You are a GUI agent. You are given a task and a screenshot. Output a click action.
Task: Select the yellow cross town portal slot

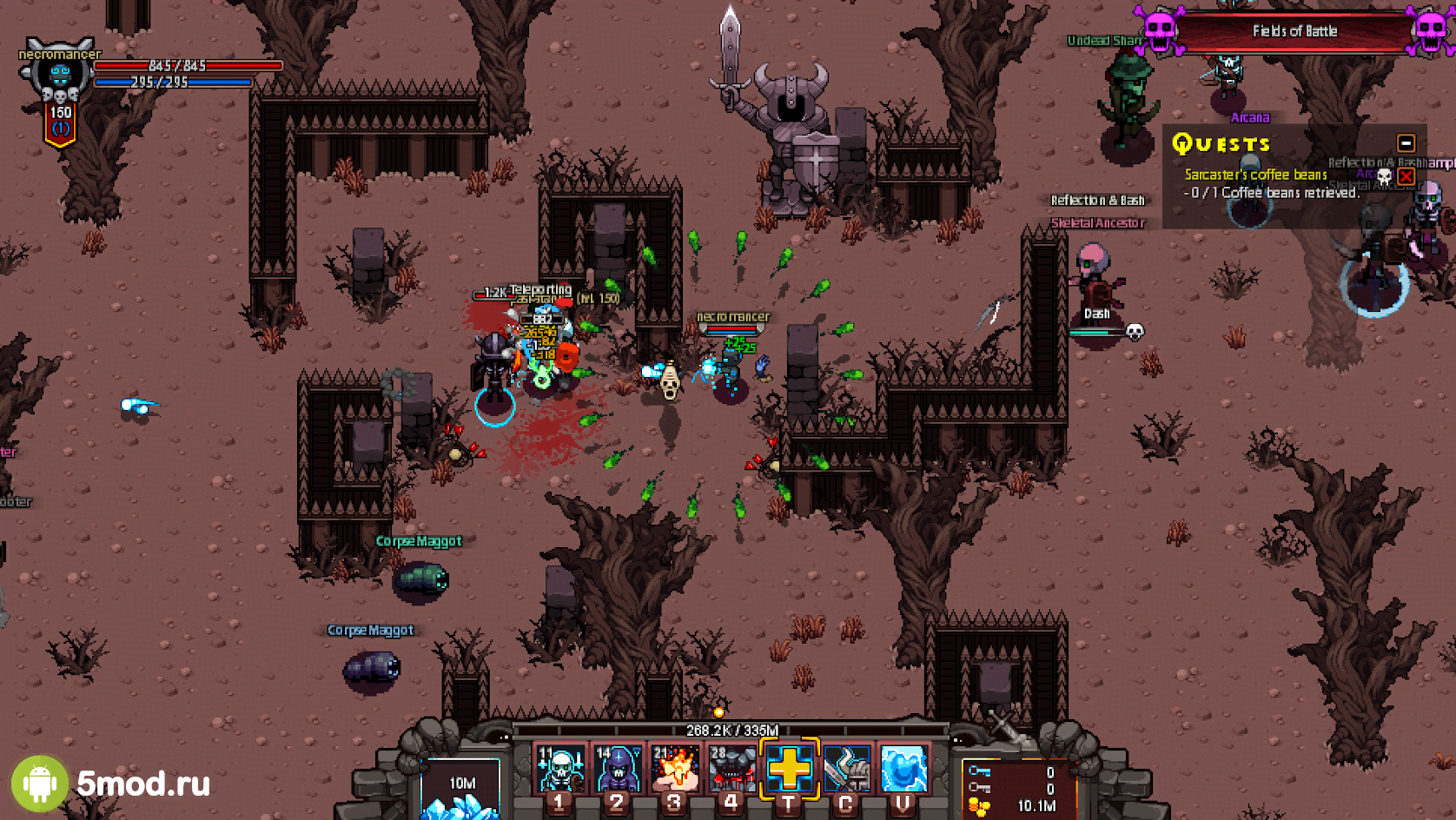(x=789, y=769)
